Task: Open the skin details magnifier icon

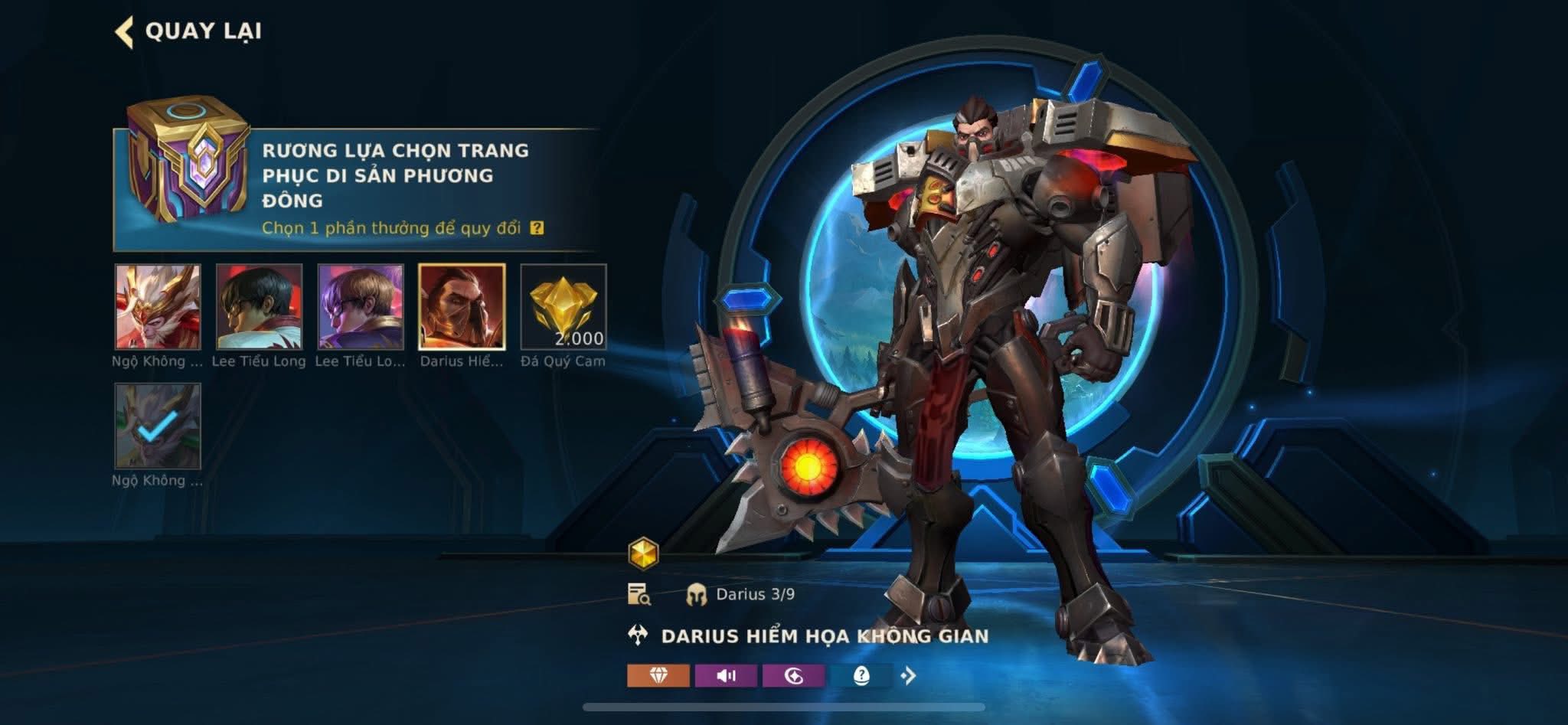Action: point(639,594)
